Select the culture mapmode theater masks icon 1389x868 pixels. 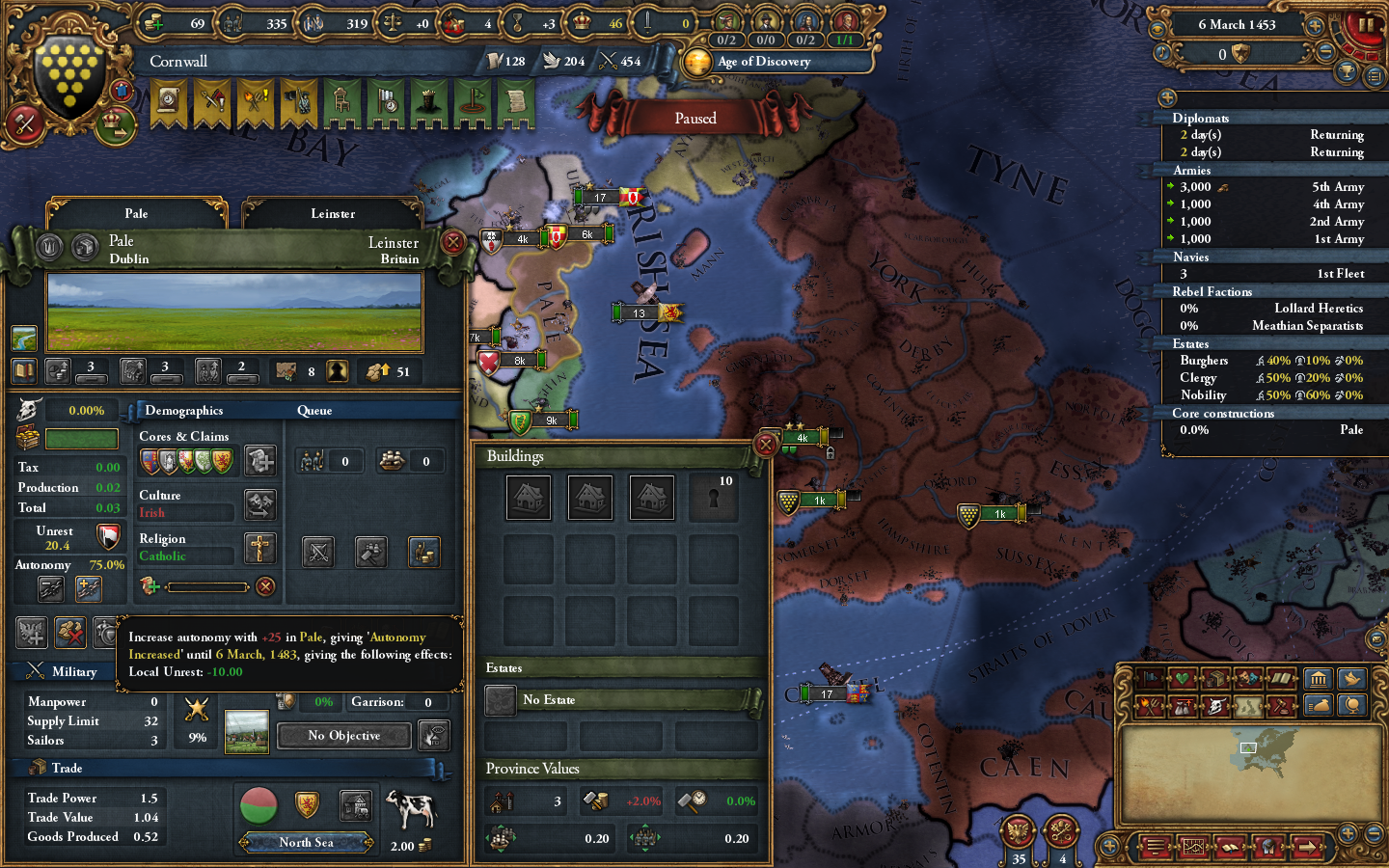point(1246,679)
